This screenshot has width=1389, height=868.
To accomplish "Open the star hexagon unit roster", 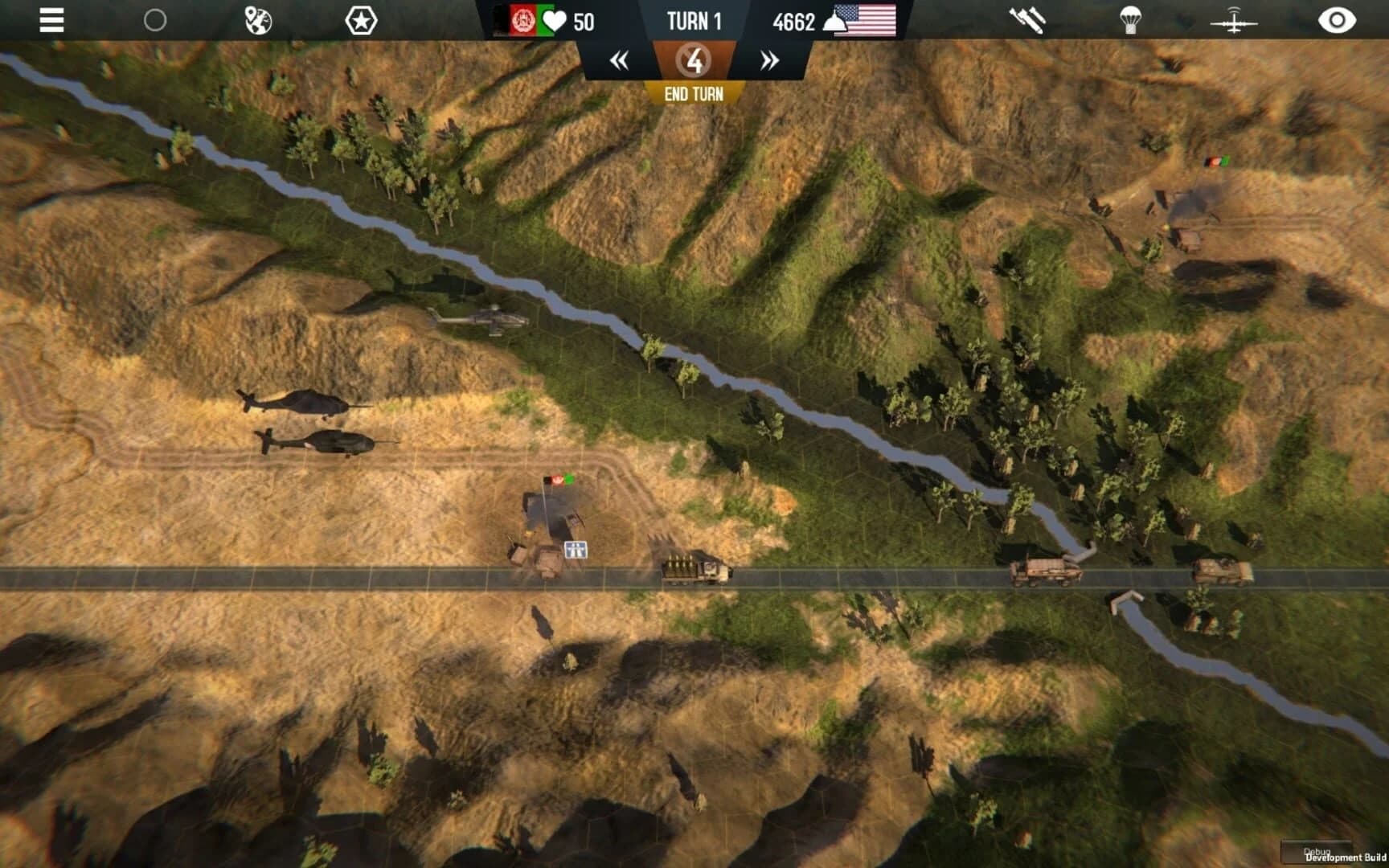I will point(362,20).
